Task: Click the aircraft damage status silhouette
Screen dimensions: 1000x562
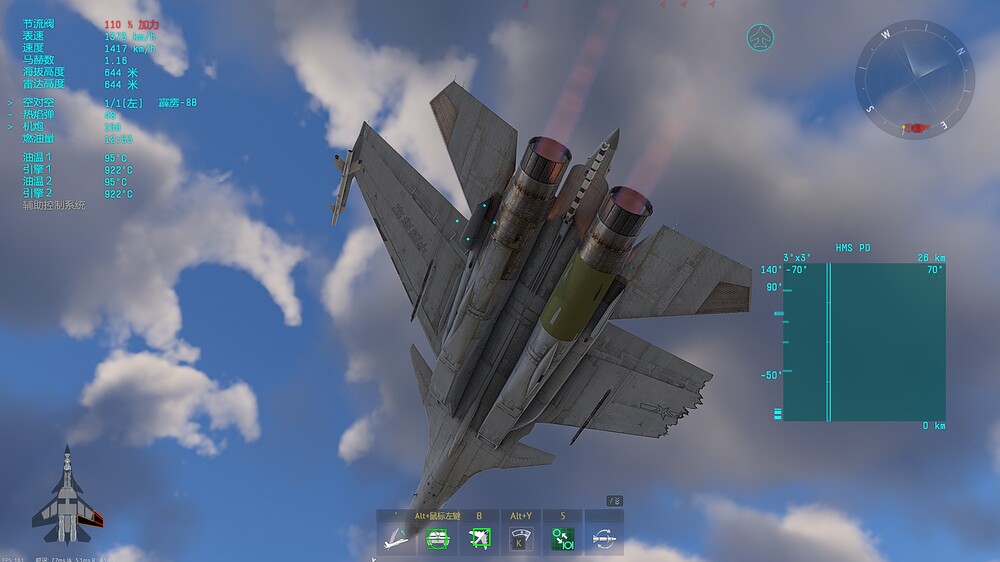Action: 68,494
